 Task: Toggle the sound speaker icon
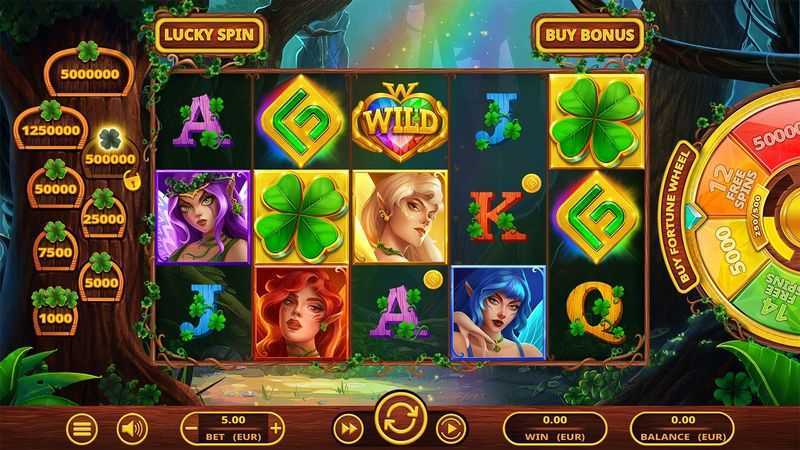(x=132, y=429)
